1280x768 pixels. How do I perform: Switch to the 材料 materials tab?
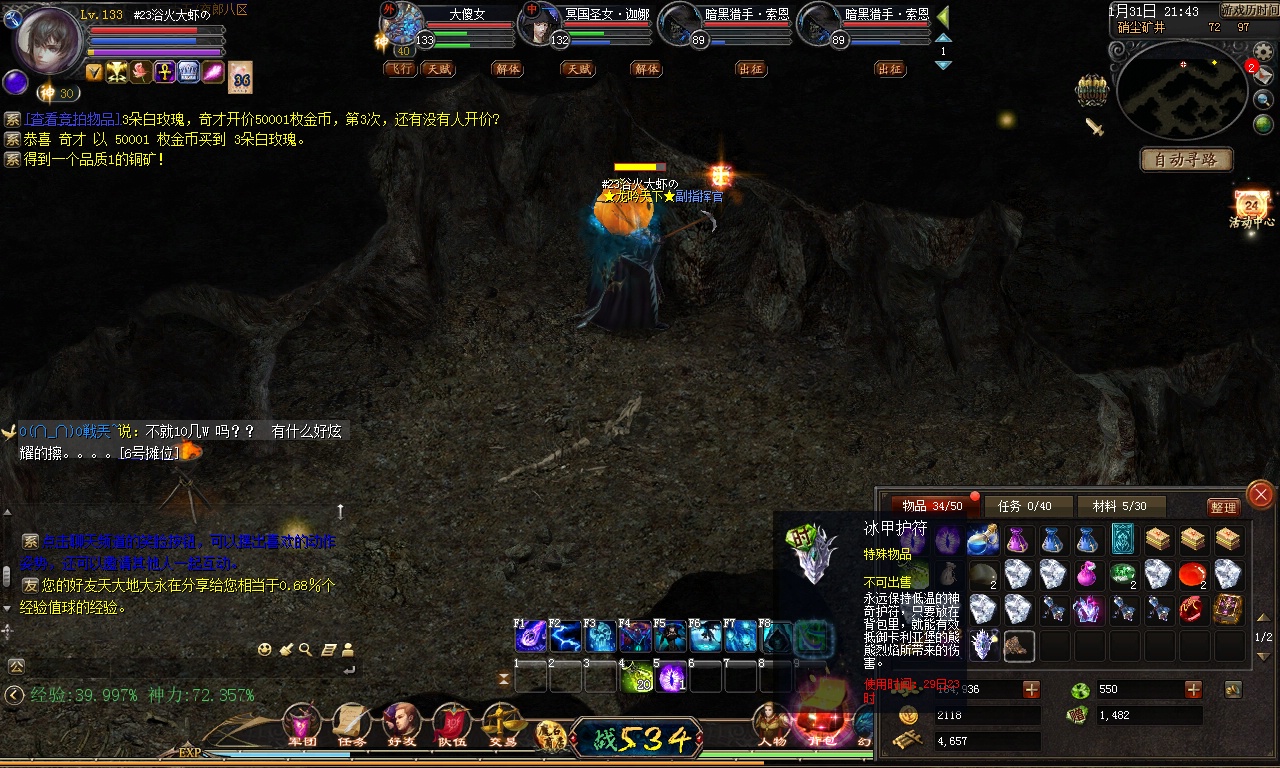point(1119,507)
